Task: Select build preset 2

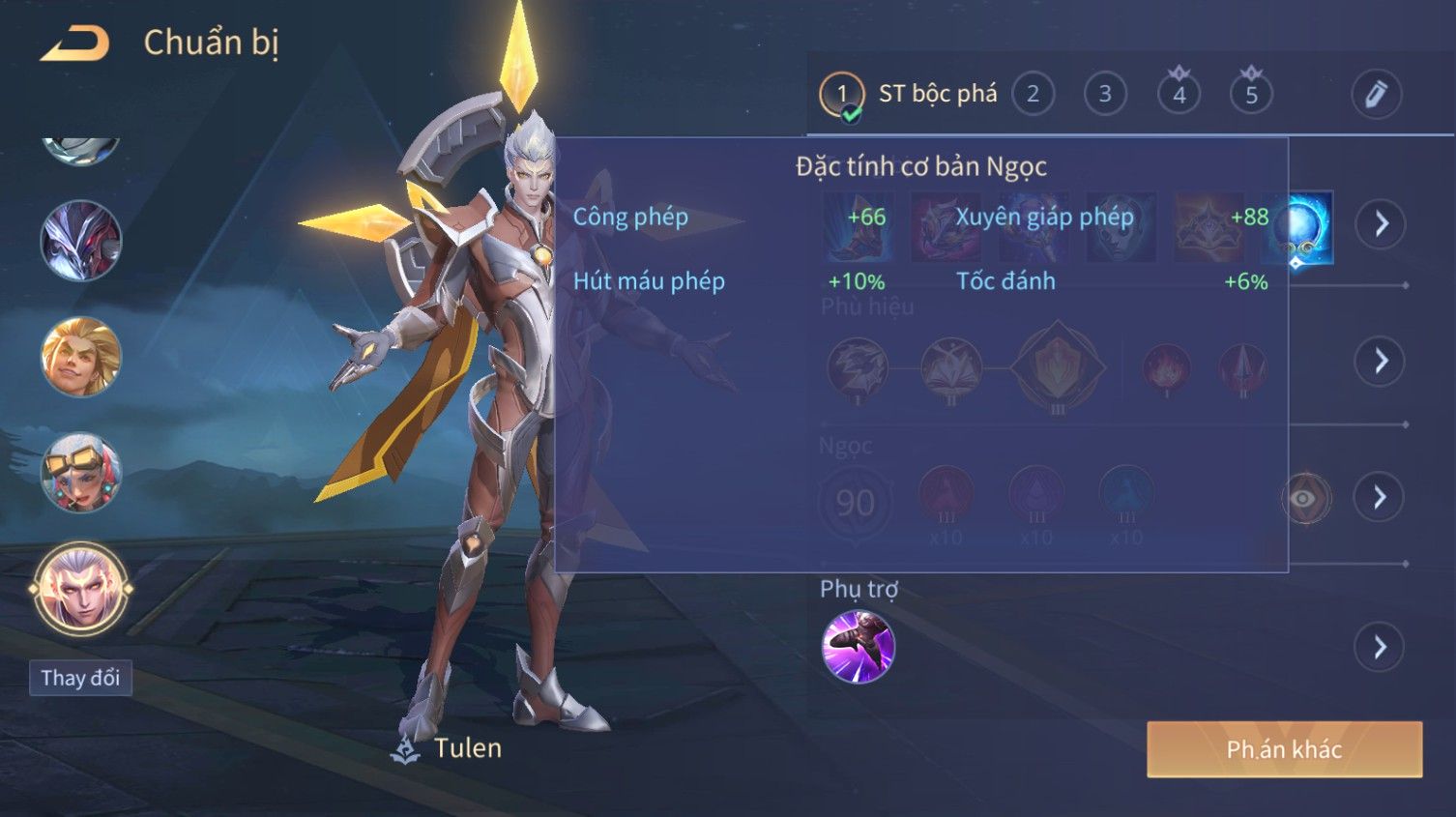Action: [1033, 94]
